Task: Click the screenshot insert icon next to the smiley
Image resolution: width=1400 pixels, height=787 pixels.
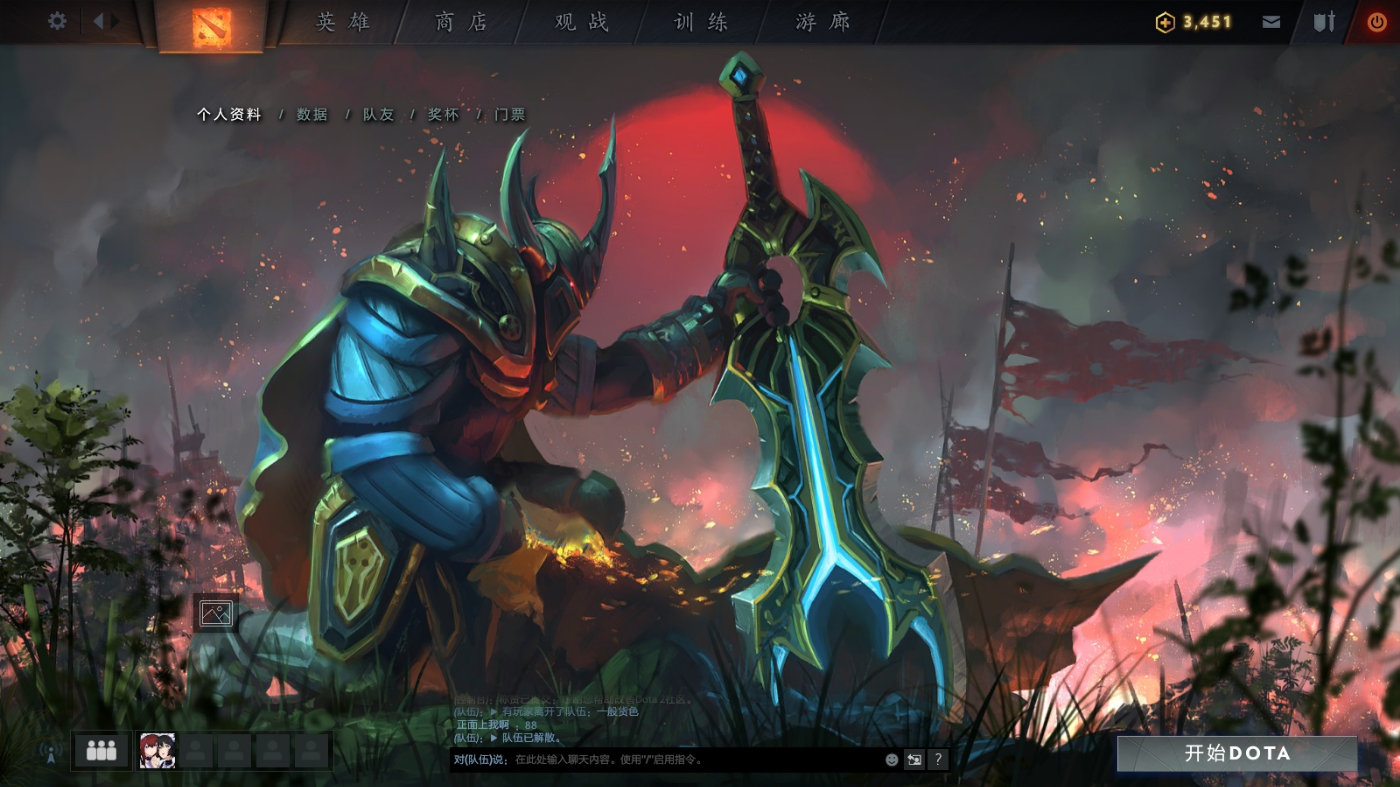Action: (x=913, y=760)
